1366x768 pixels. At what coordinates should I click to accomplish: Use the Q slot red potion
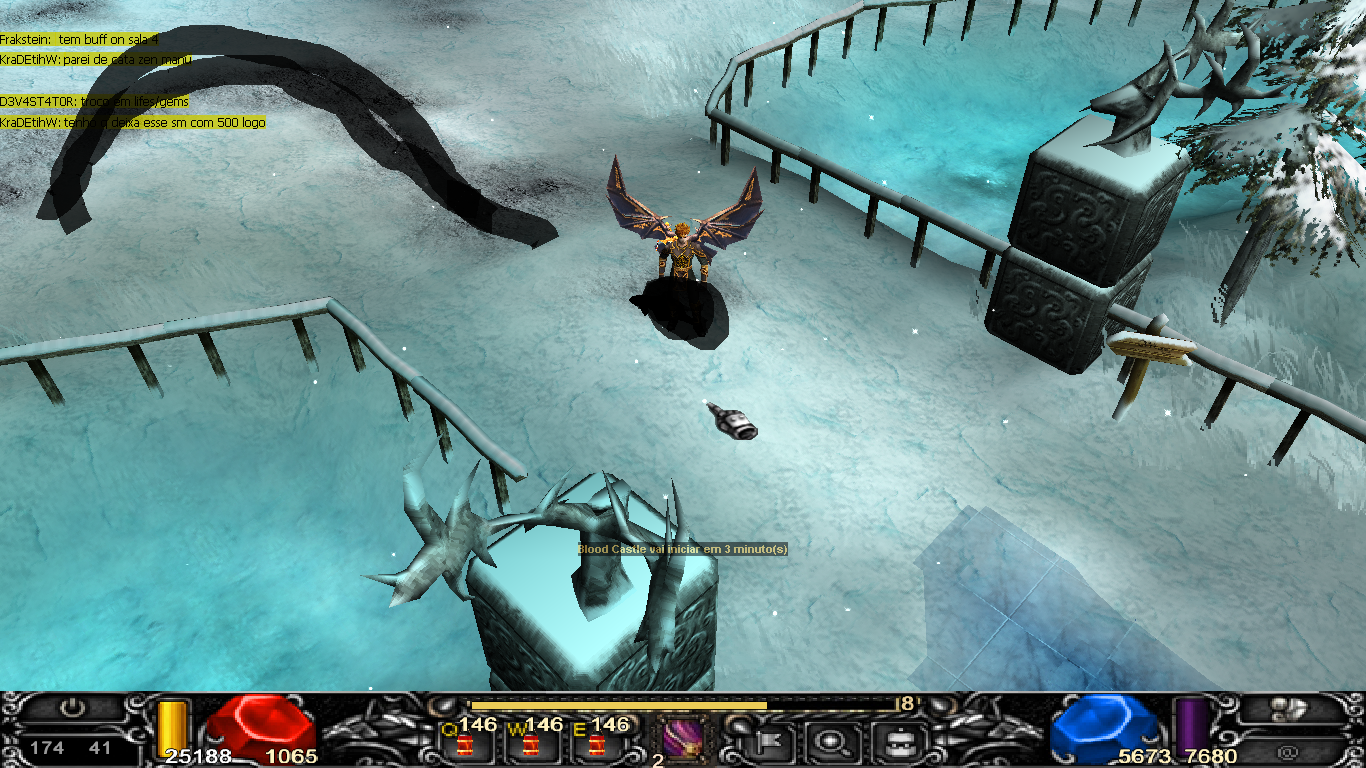coord(464,744)
